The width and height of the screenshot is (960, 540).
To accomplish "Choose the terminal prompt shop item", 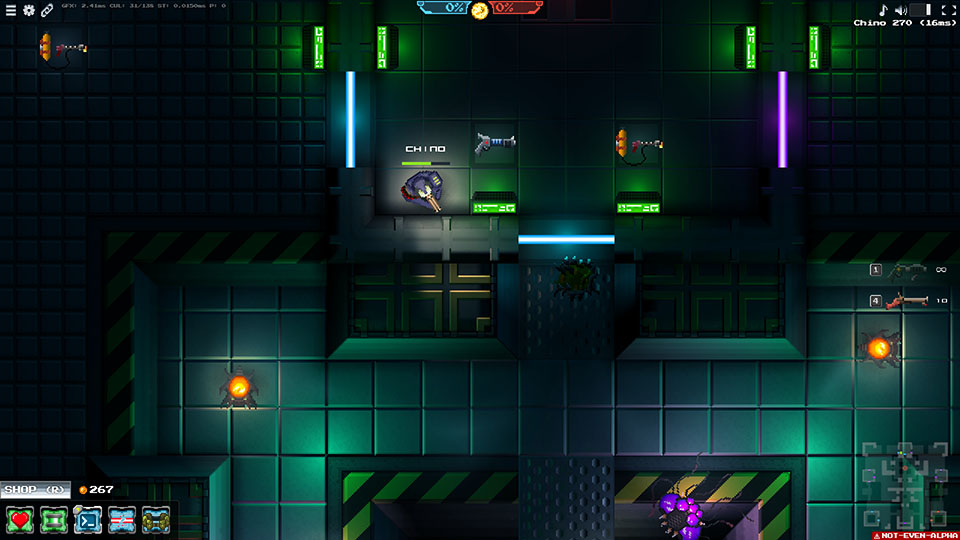I will point(88,520).
